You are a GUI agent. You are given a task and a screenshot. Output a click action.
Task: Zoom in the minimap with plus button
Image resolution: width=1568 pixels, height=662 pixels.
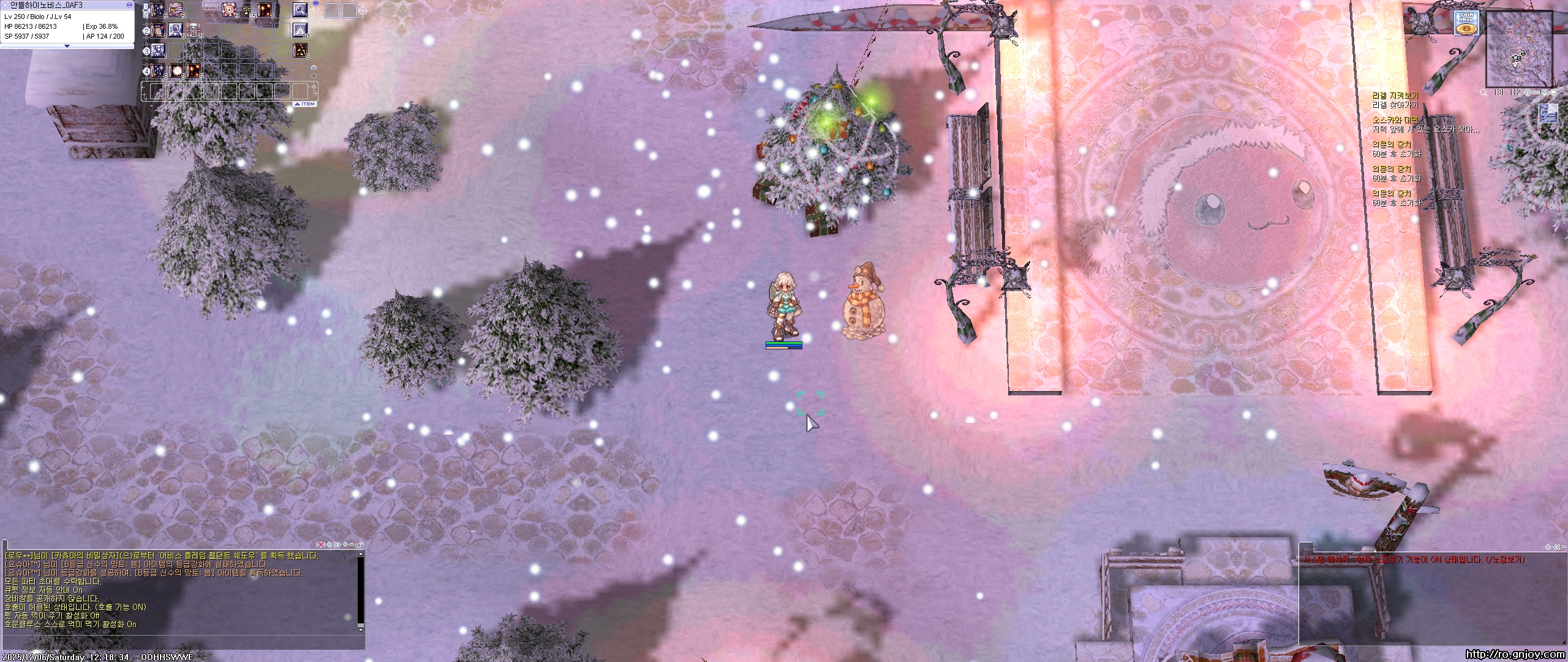click(x=1528, y=93)
